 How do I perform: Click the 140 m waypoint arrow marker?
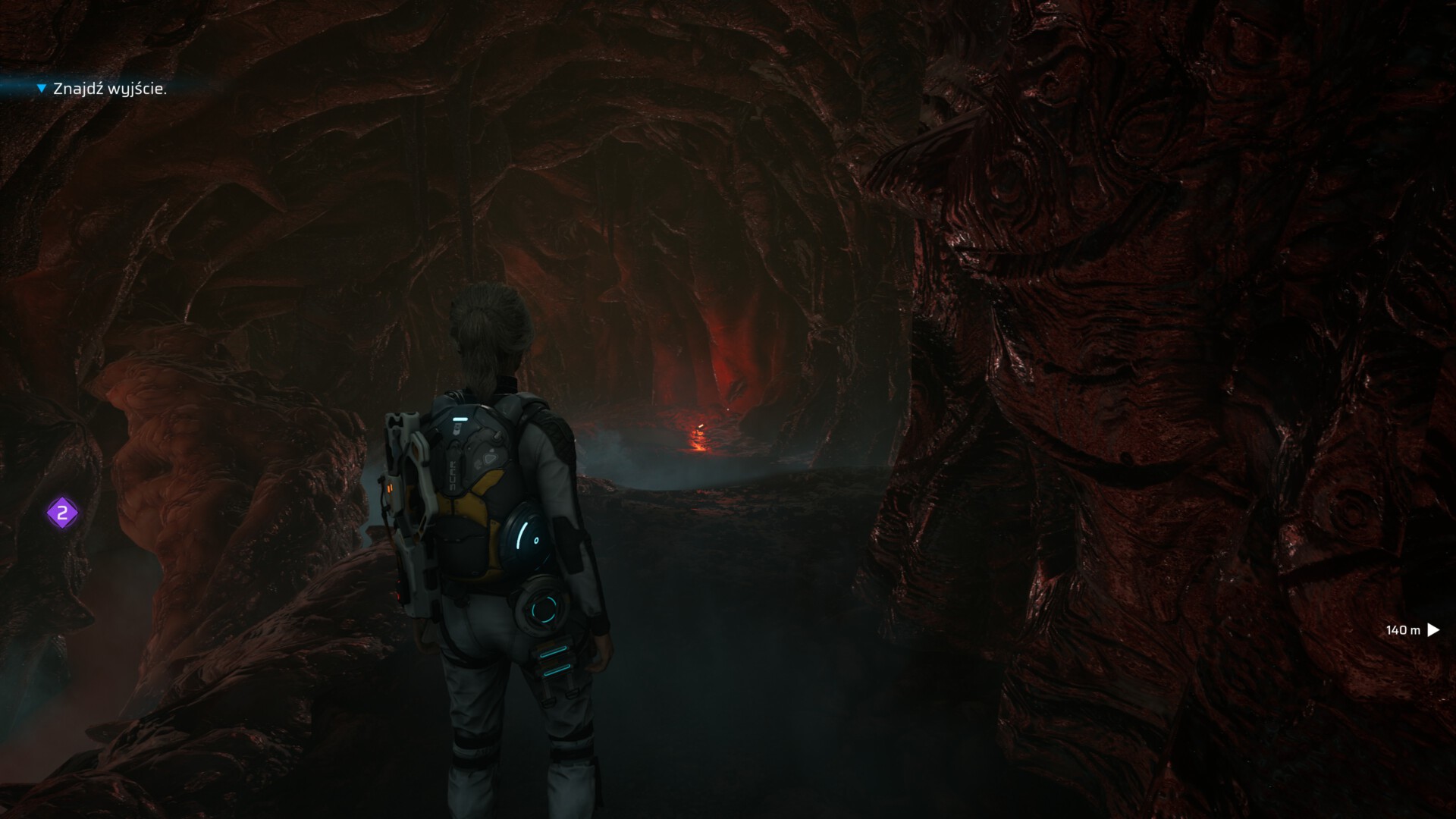1432,629
